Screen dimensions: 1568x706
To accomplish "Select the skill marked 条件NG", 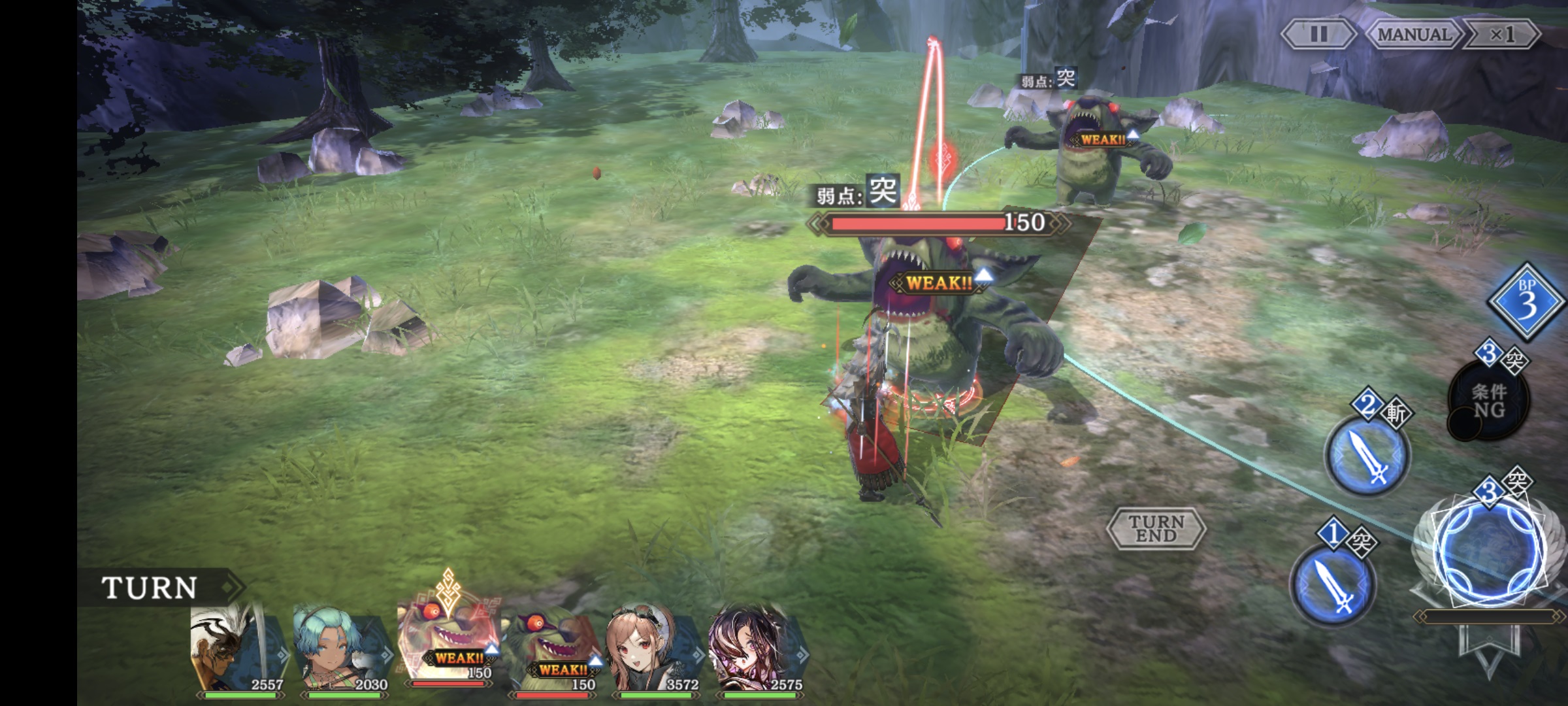I will pyautogui.click(x=1488, y=400).
